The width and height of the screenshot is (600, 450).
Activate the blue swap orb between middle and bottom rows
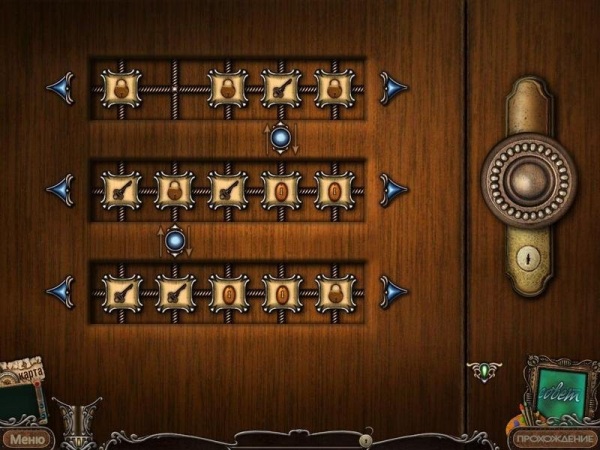(175, 241)
